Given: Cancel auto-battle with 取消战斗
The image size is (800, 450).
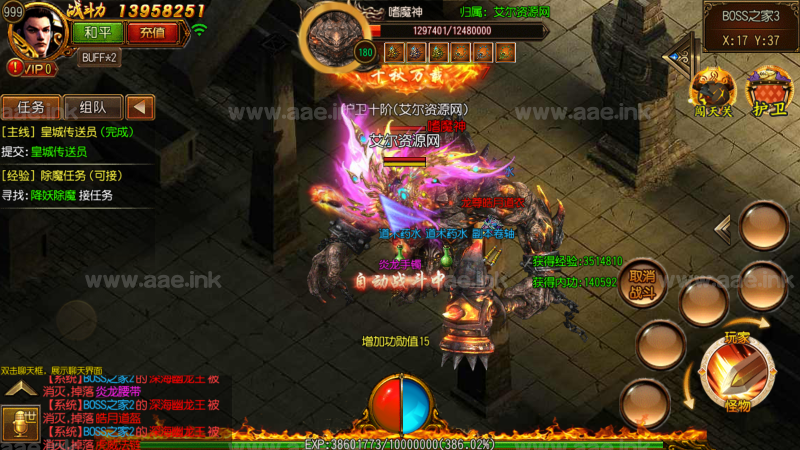Looking at the screenshot, I should tap(640, 284).
